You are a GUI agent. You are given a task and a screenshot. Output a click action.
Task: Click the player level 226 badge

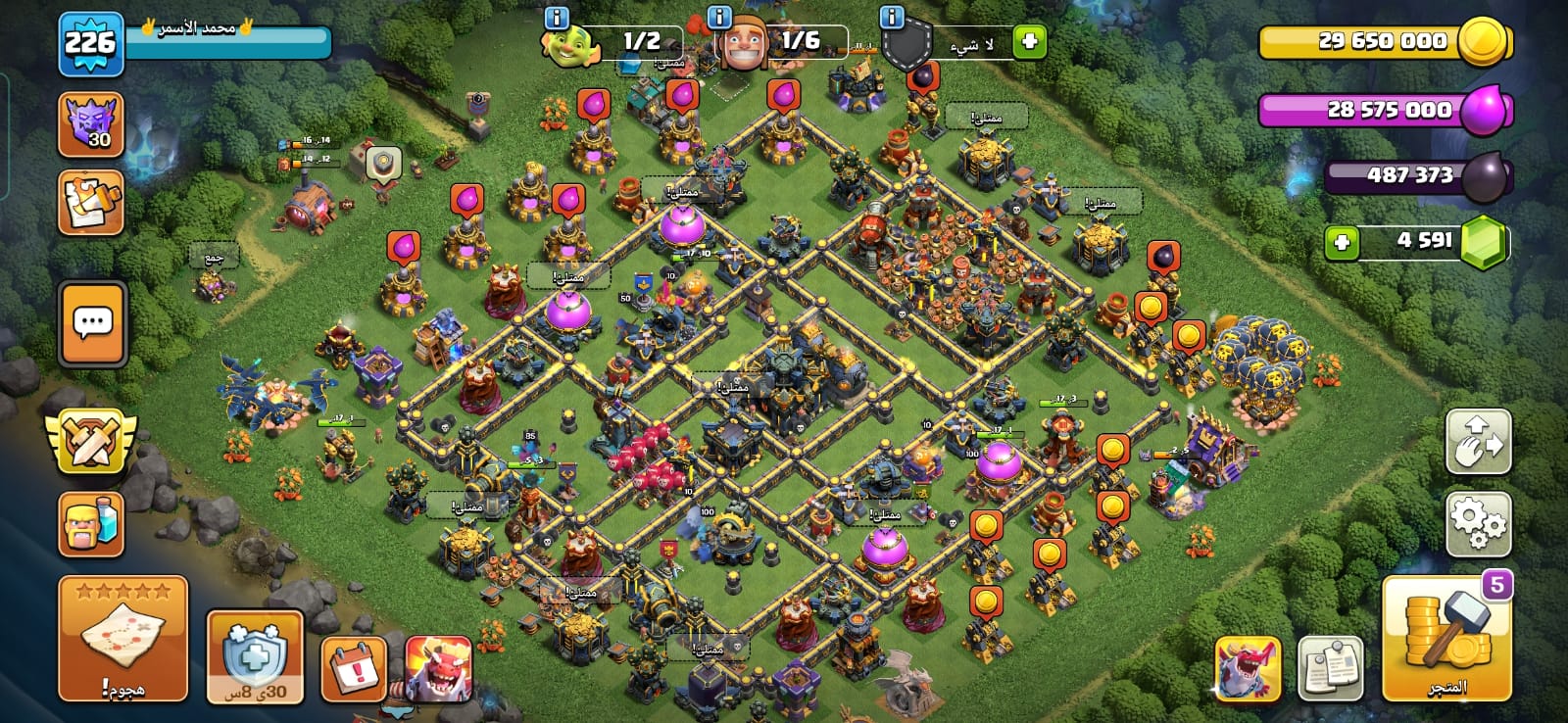click(90, 43)
